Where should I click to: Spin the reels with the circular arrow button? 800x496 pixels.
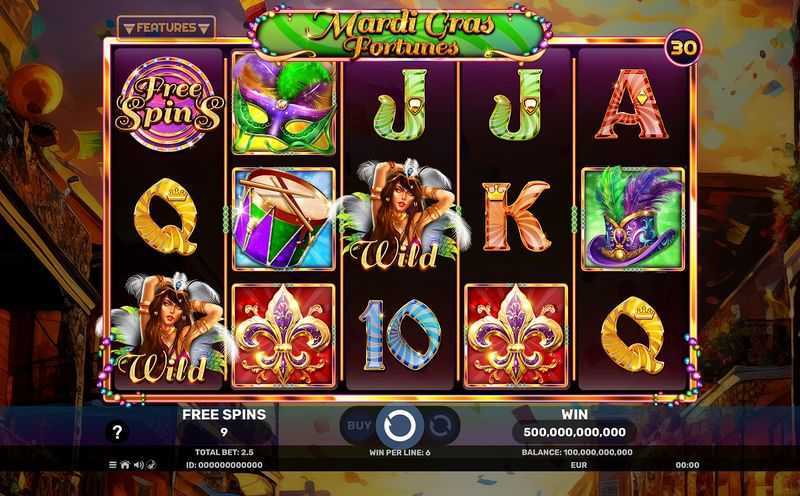[400, 425]
